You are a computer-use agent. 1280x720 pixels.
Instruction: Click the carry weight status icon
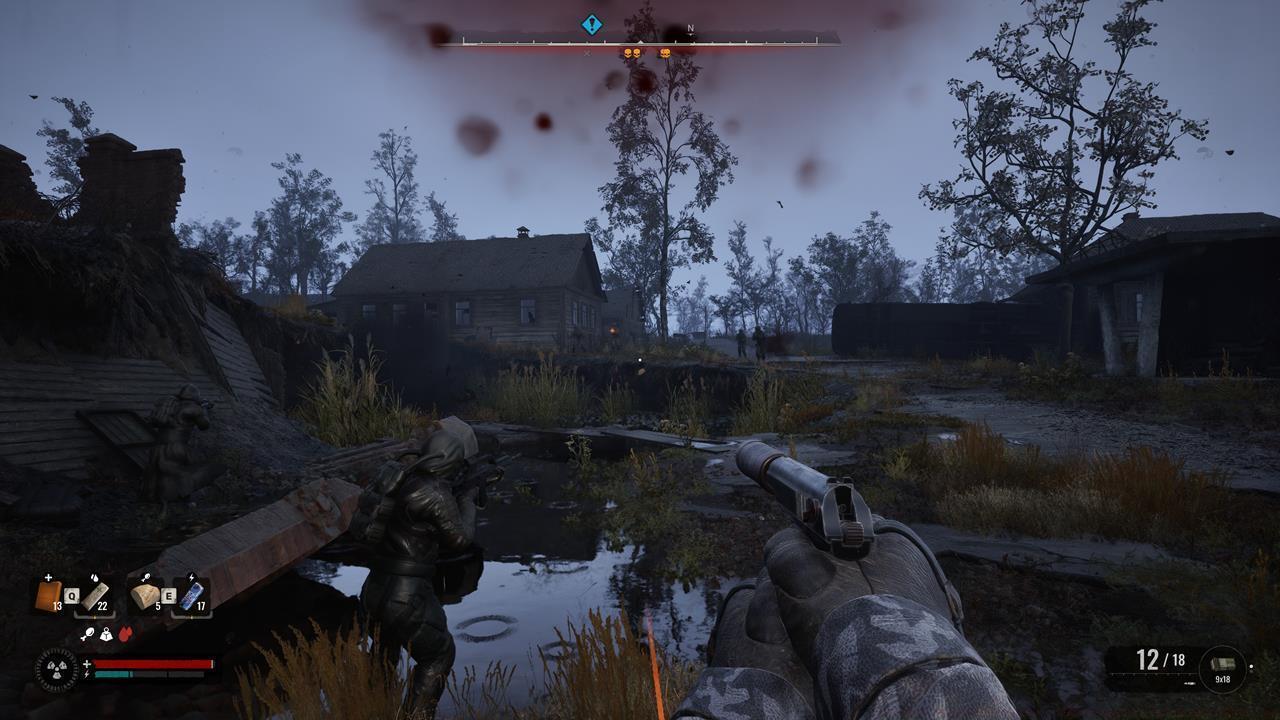(105, 634)
